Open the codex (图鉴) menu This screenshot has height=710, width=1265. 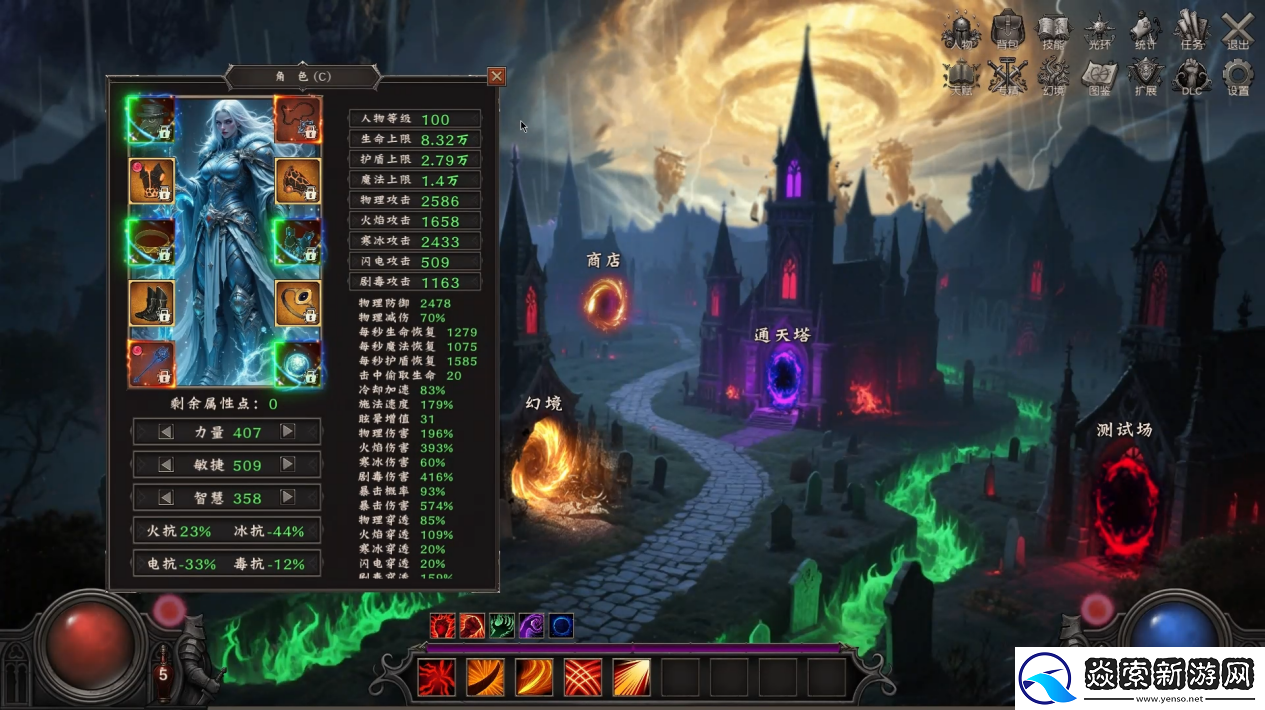click(x=1100, y=76)
